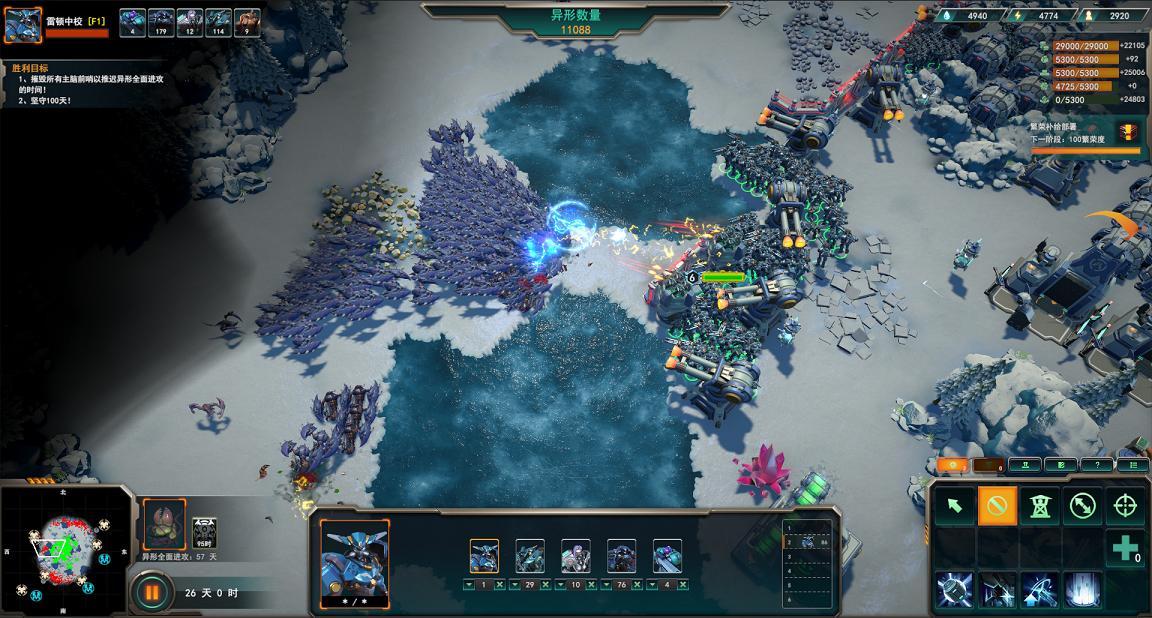The width and height of the screenshot is (1152, 618).
Task: Open the supply deployment orange badge icon
Action: coord(1127,131)
